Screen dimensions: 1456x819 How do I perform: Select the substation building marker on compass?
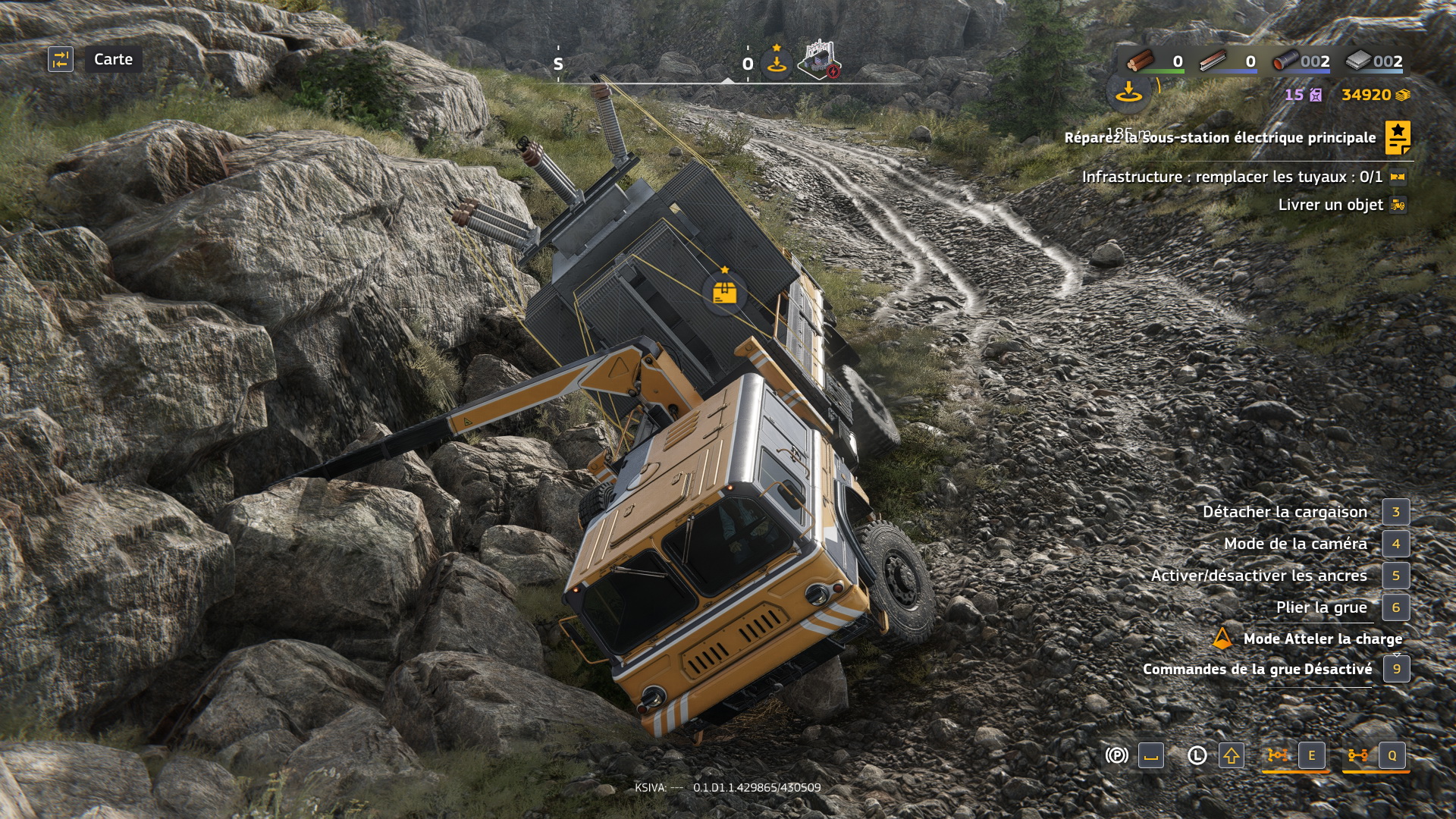tap(819, 61)
